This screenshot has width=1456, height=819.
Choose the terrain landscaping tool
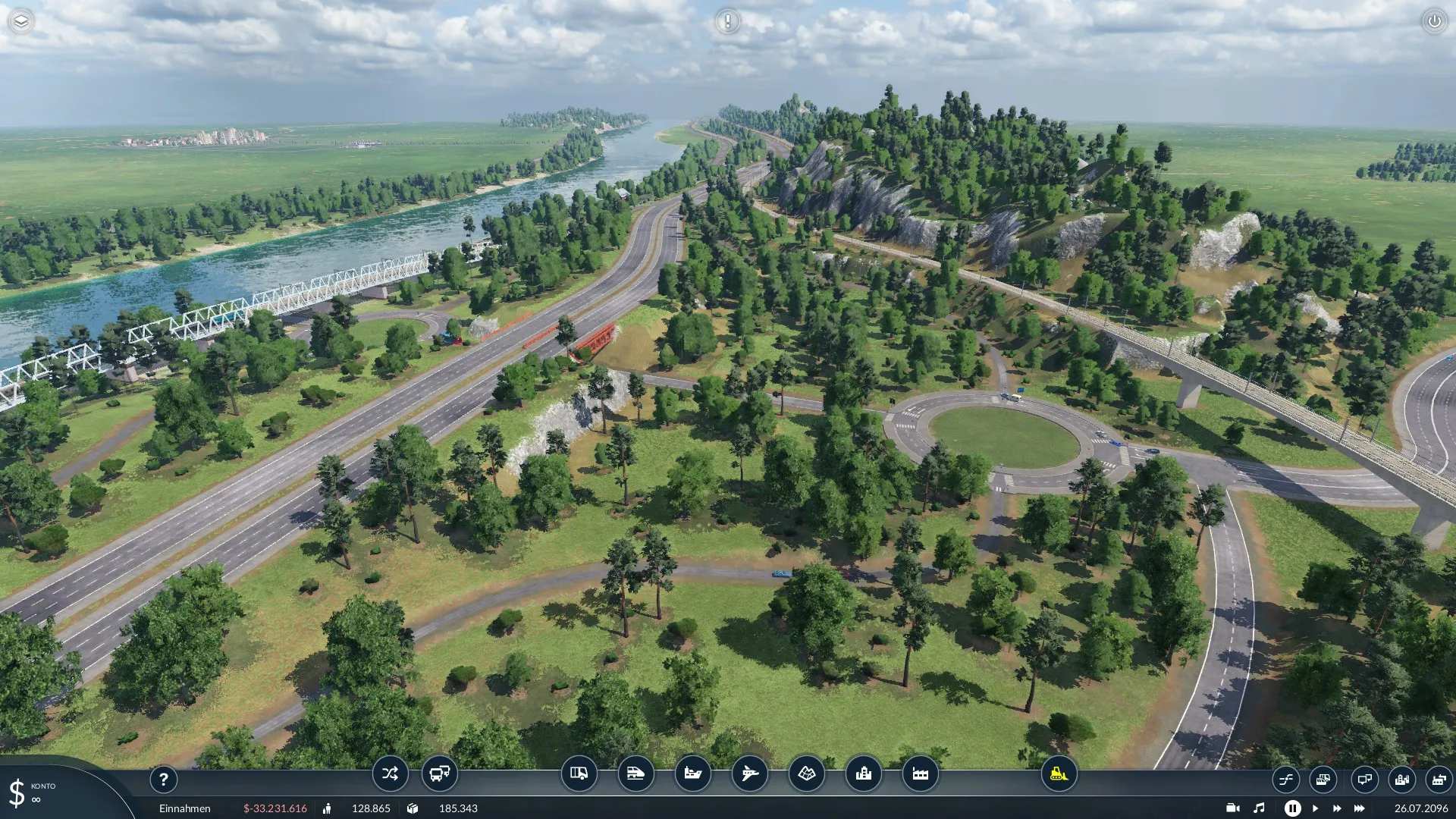[806, 774]
